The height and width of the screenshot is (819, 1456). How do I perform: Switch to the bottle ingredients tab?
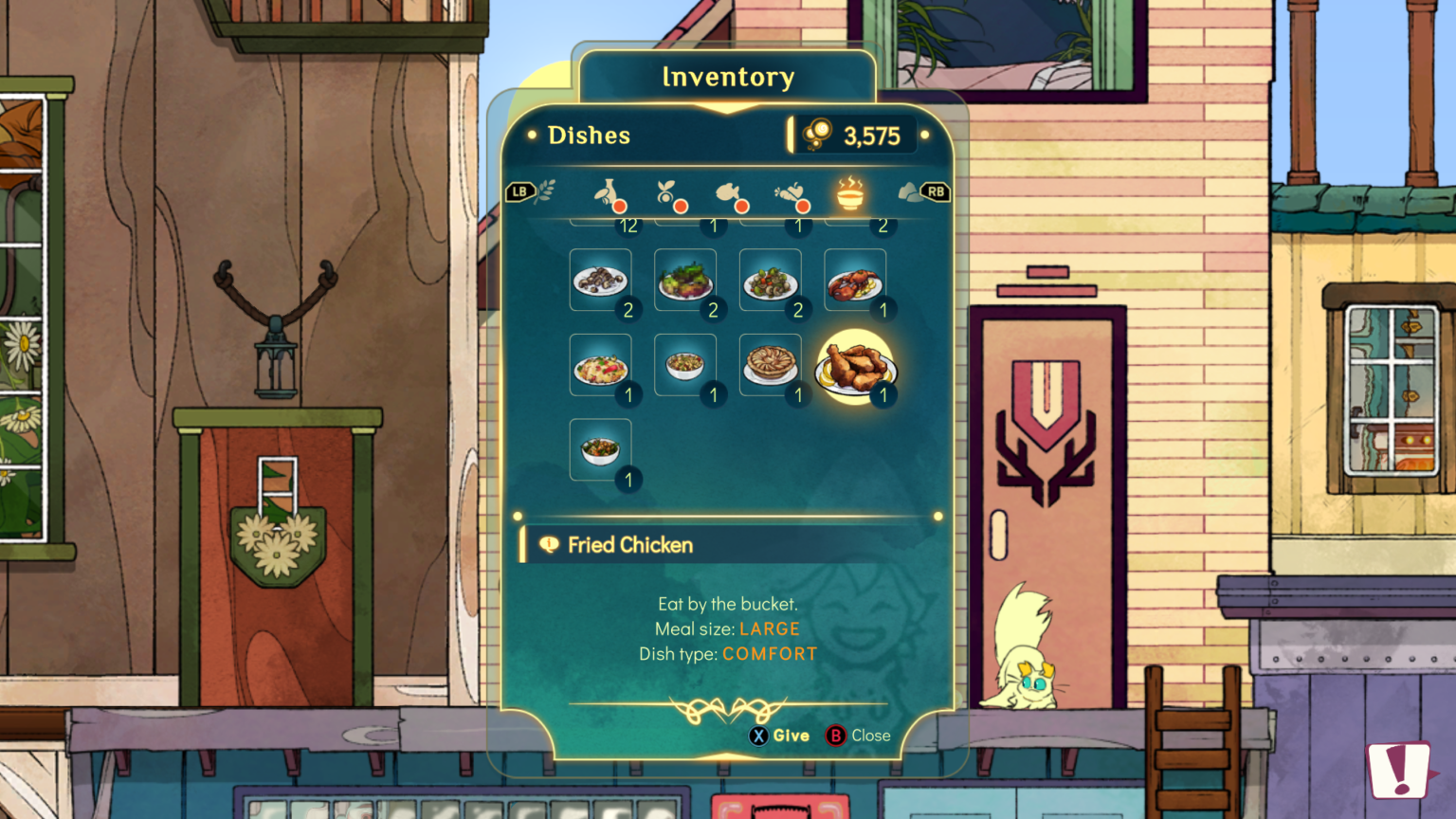609,193
